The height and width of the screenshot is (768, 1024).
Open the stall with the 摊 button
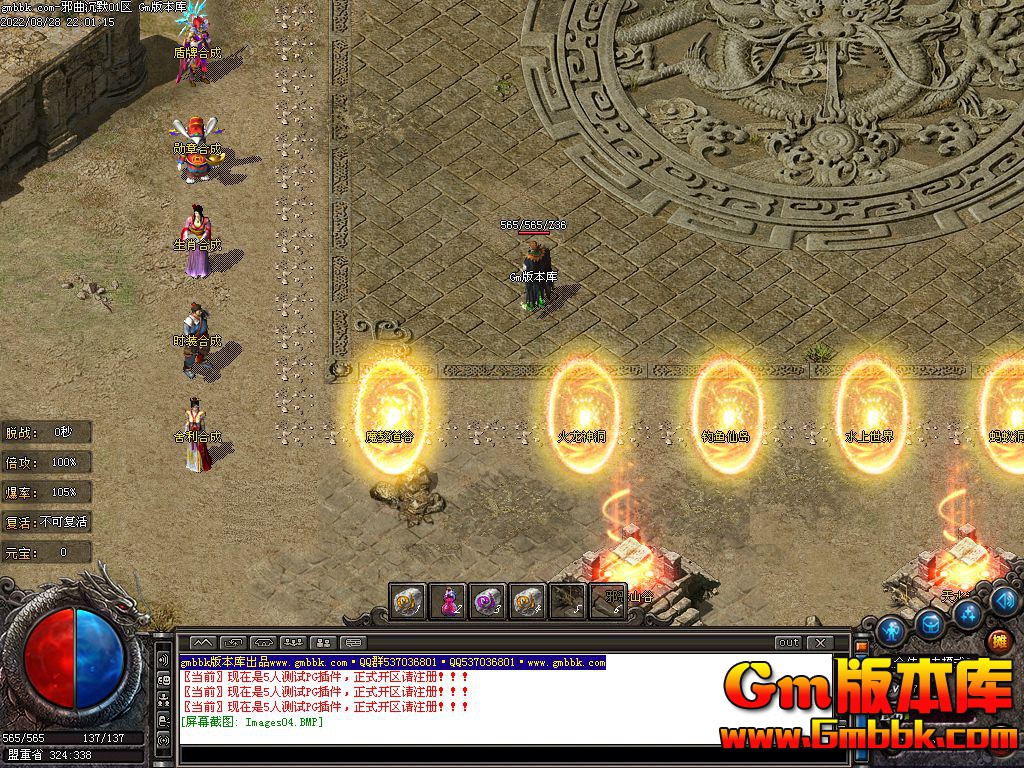tap(998, 640)
